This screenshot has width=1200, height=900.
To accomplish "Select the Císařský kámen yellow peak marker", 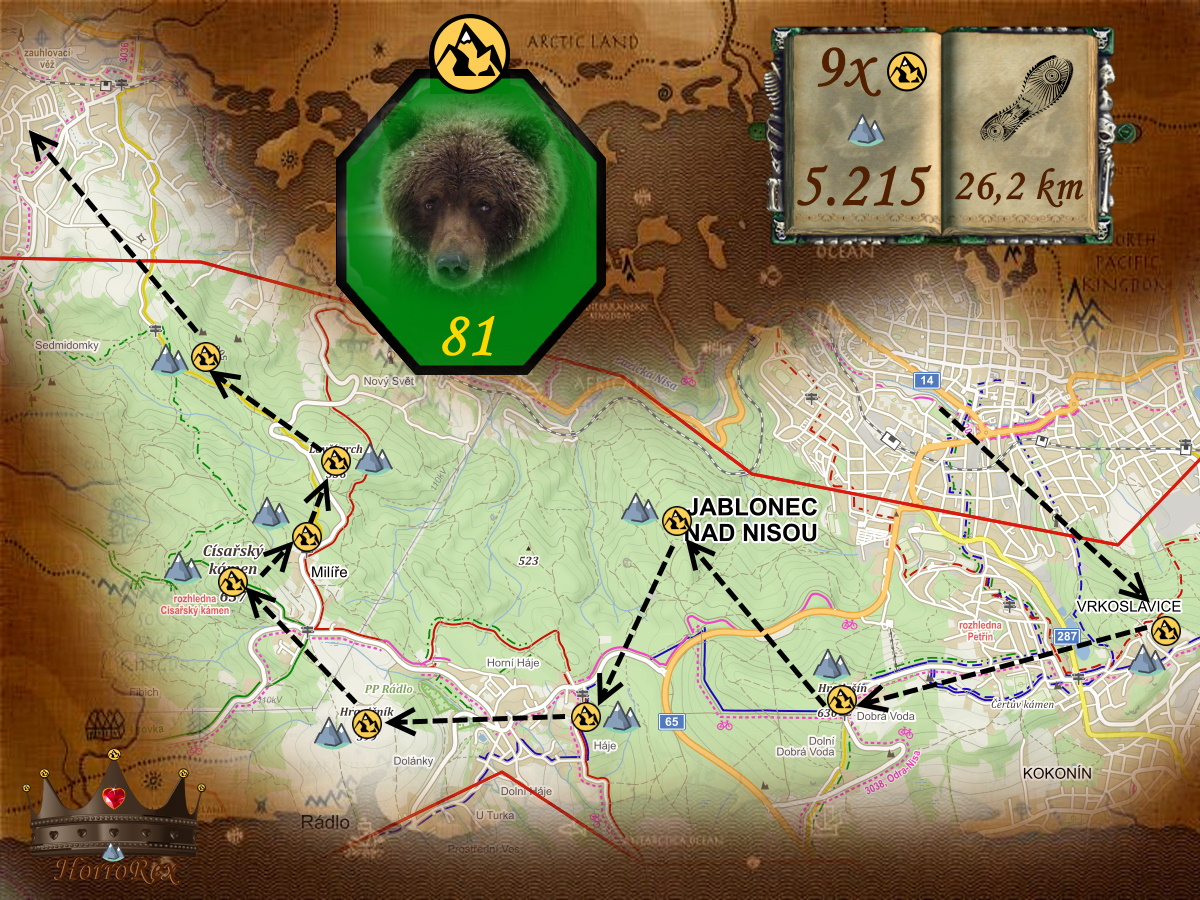I will [x=233, y=582].
